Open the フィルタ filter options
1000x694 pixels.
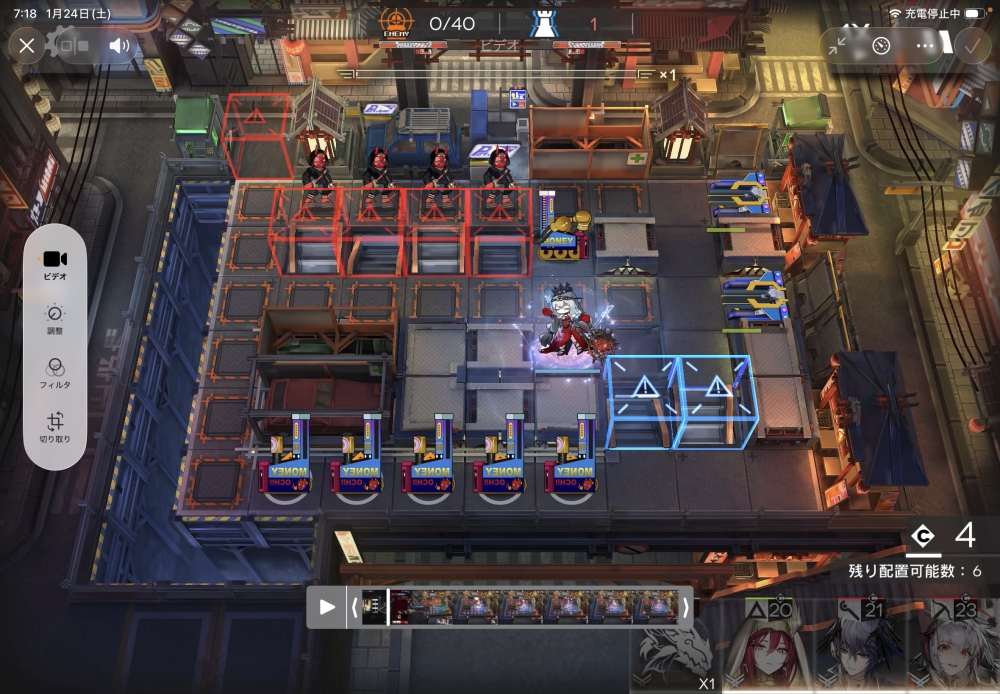point(55,372)
